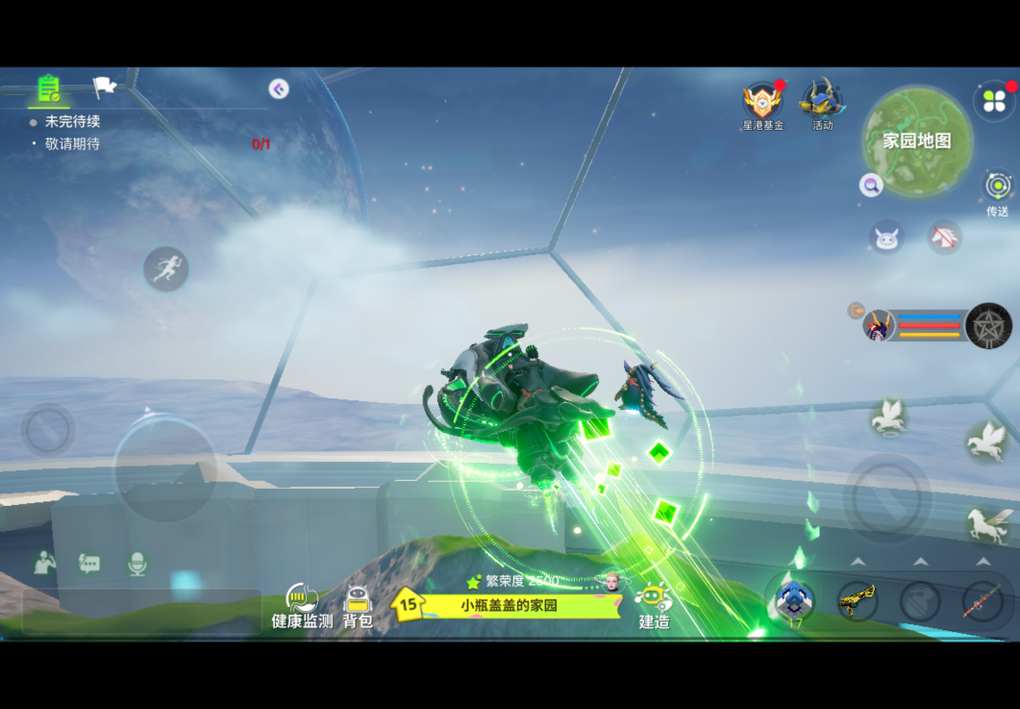This screenshot has height=709, width=1020.
Task: Switch to the white flag tab
Action: pos(104,87)
